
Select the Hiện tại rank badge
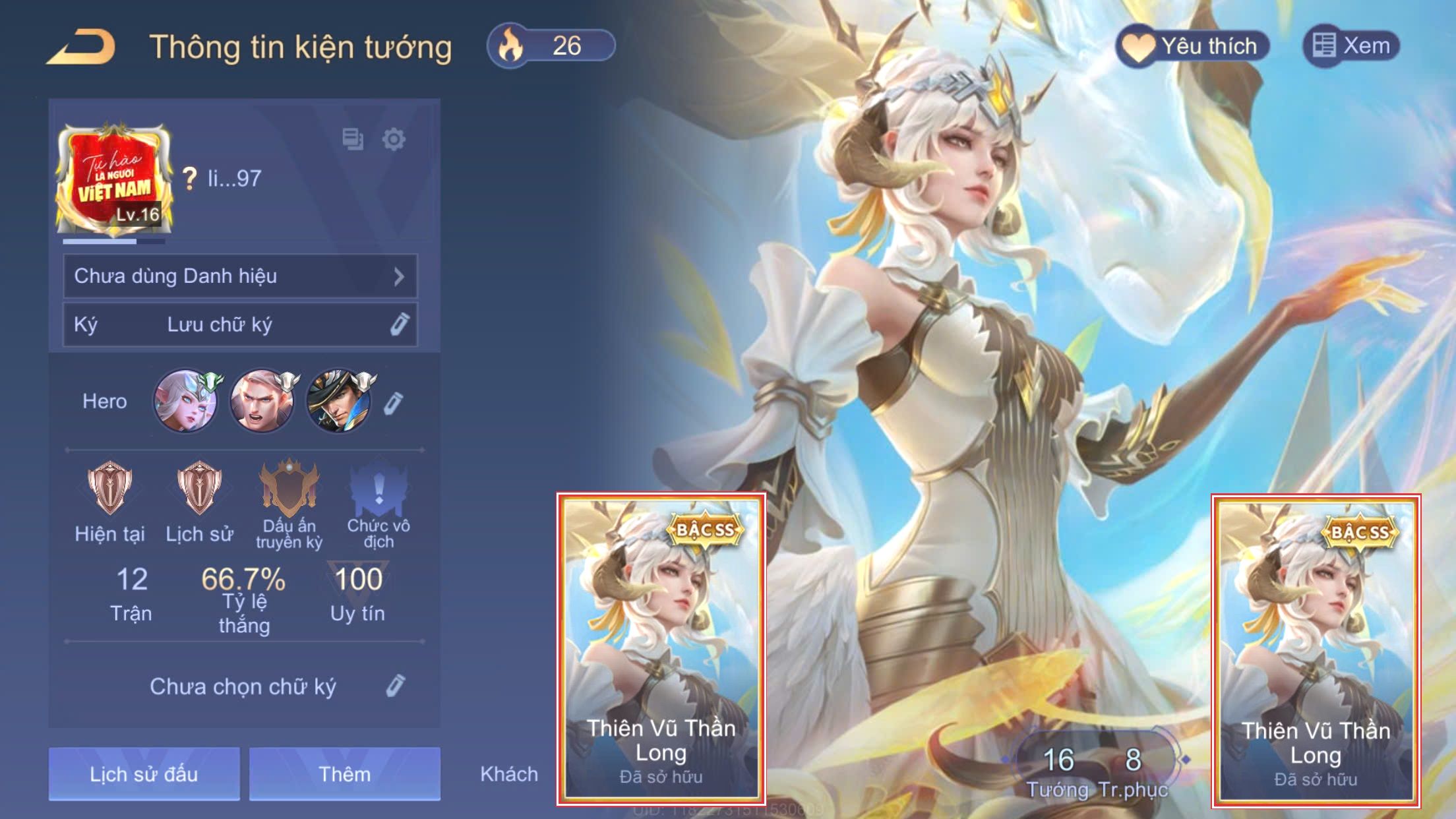click(x=109, y=489)
